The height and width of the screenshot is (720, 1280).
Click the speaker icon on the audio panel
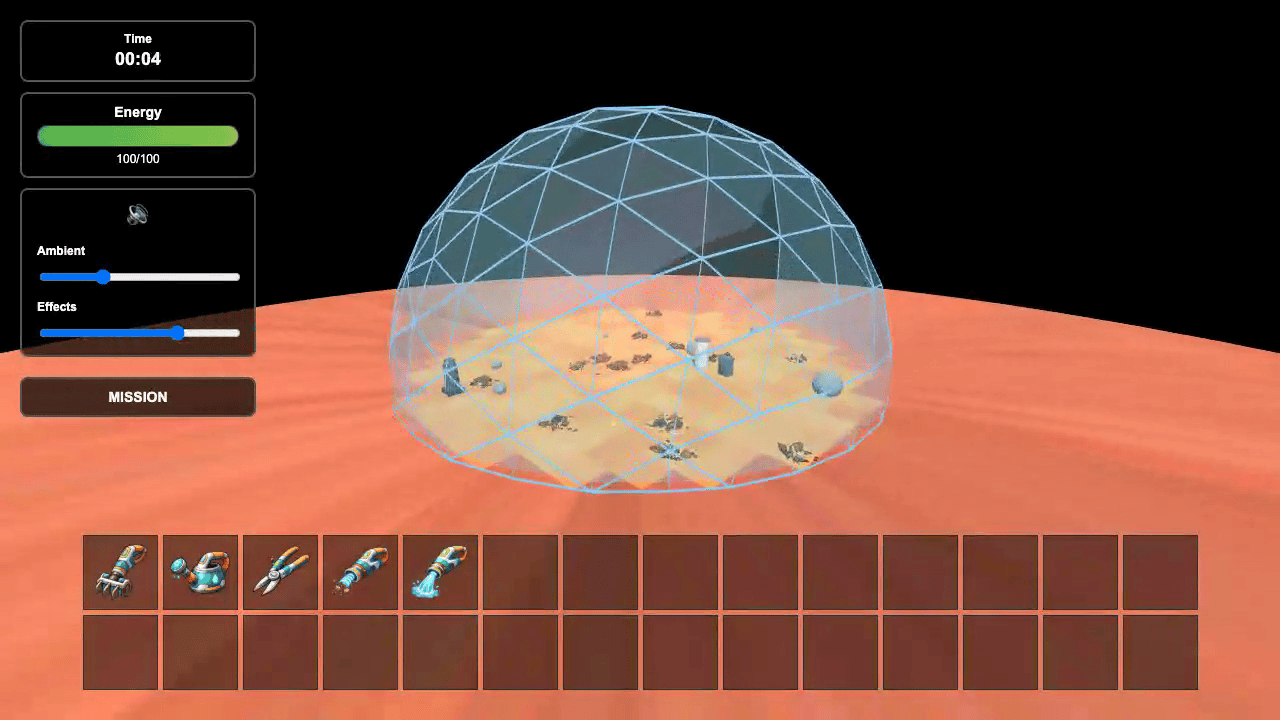pyautogui.click(x=137, y=214)
